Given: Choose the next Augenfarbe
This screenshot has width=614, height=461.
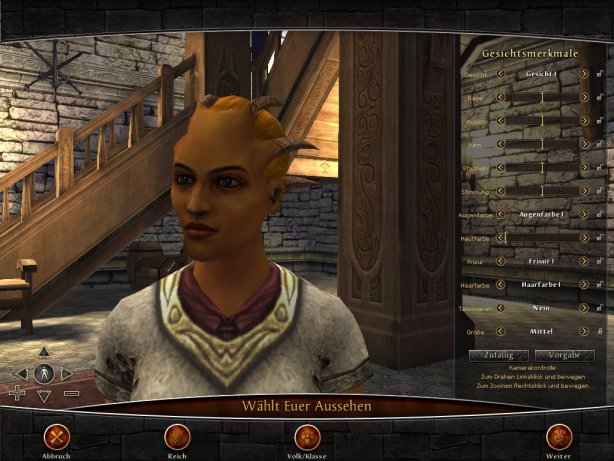Looking at the screenshot, I should (585, 214).
